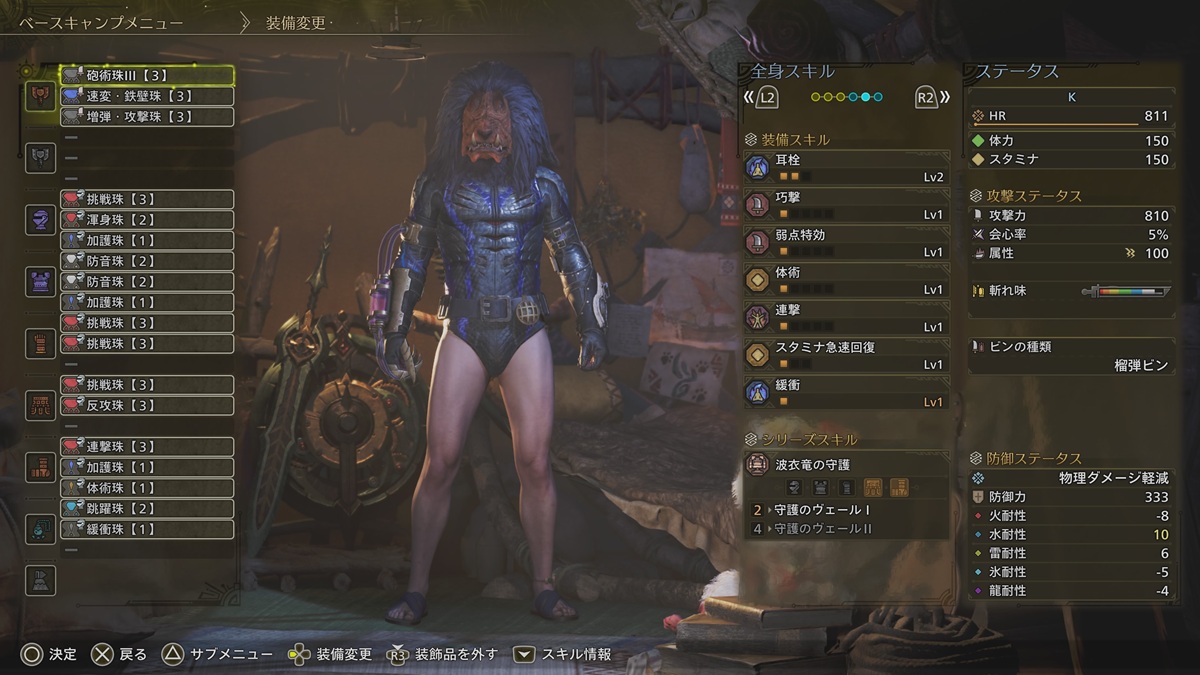
Task: Show the 耳栓 Lv2 skill entry
Action: click(x=846, y=168)
